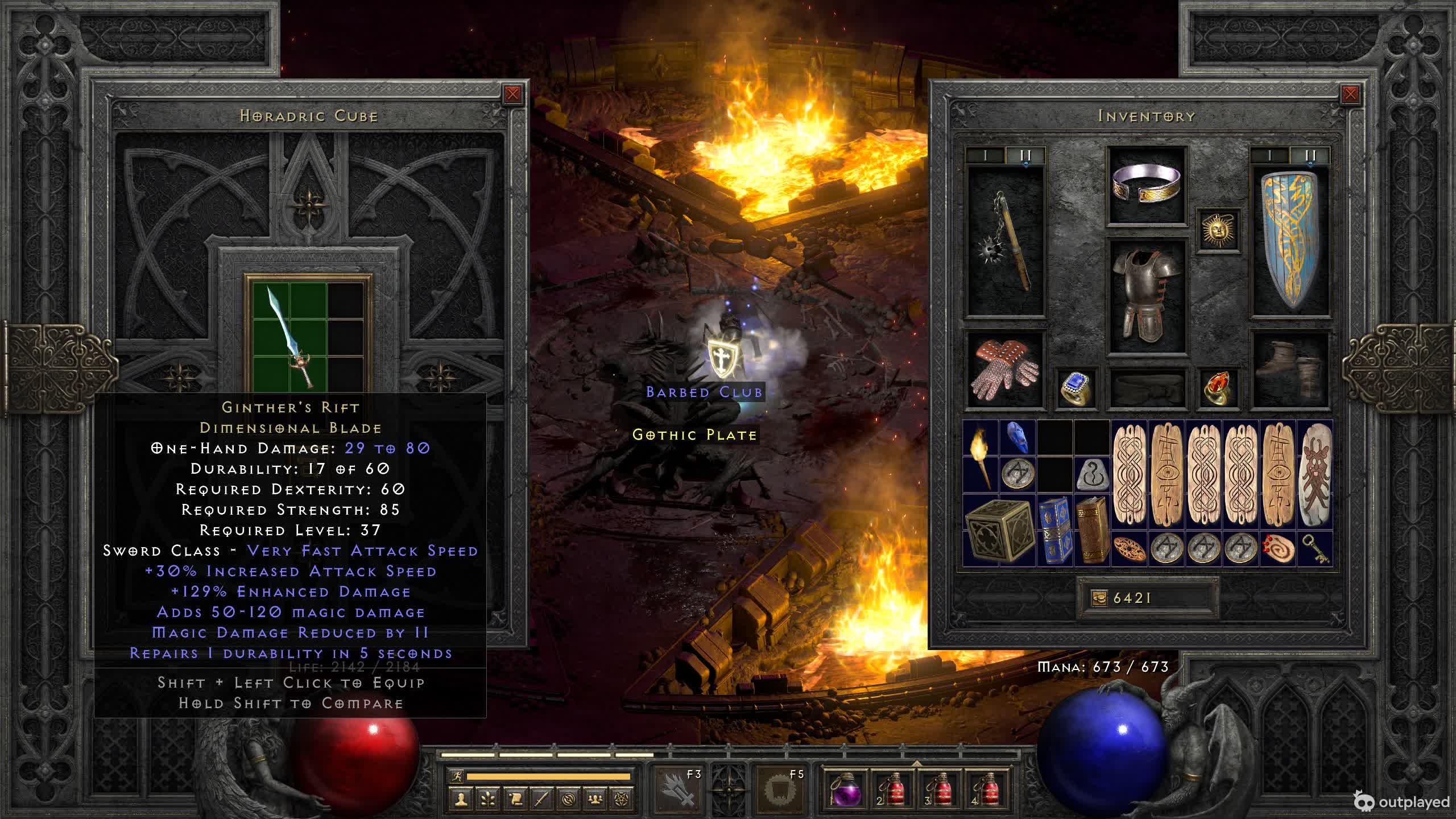Select the orange gem ring slot

pos(1218,389)
